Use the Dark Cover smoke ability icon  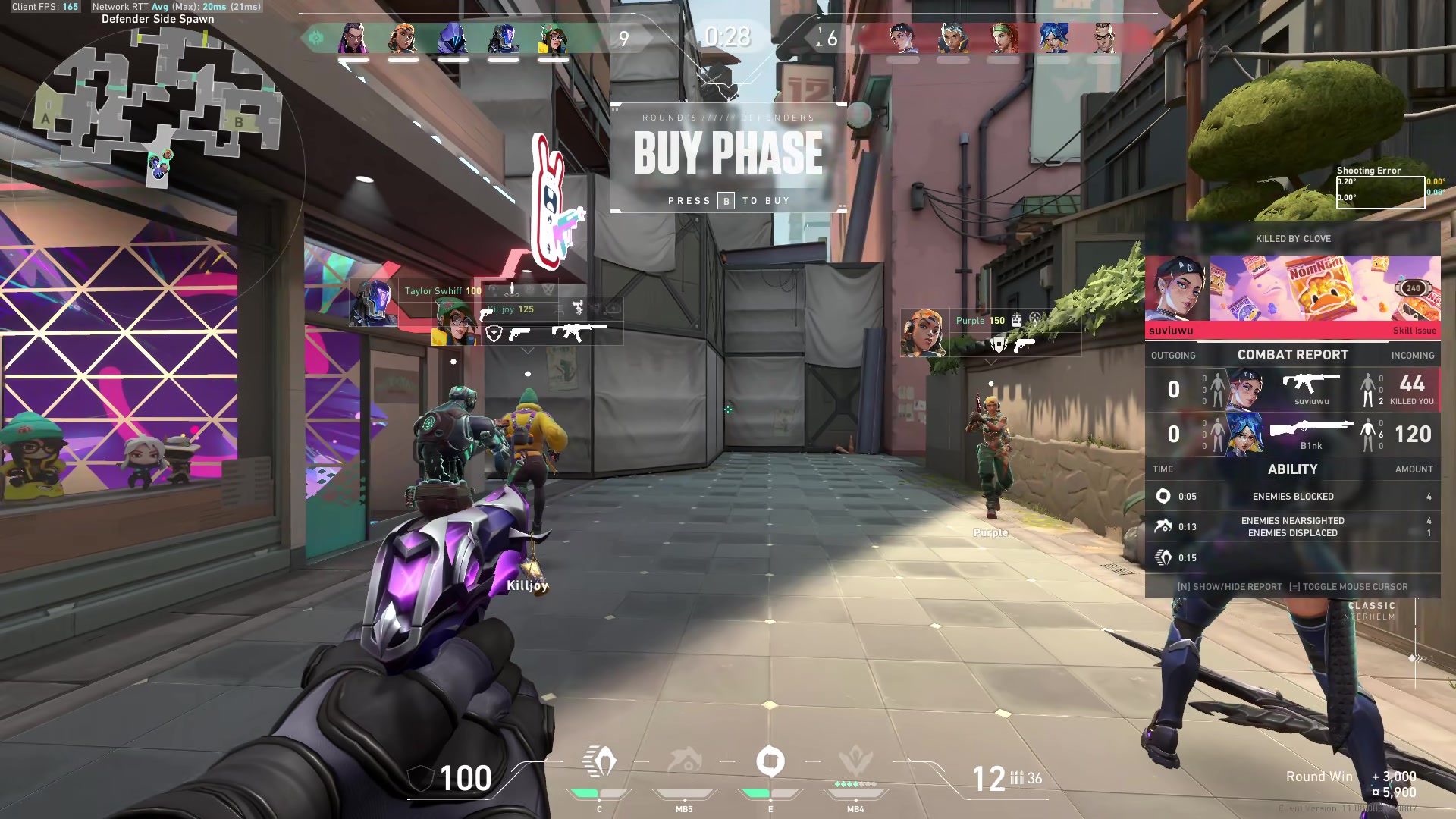tap(770, 762)
